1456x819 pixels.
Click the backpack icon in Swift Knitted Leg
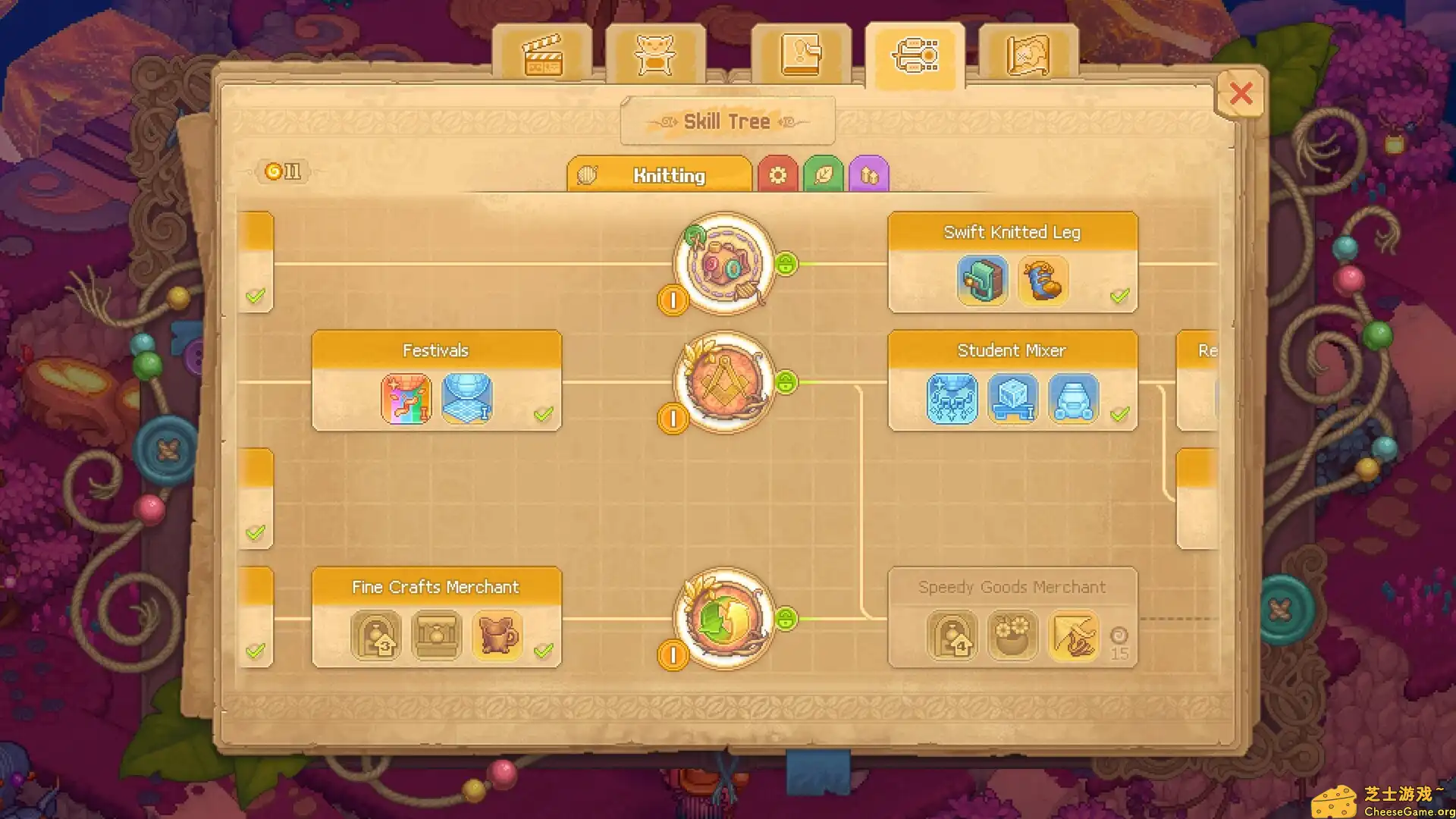[982, 281]
